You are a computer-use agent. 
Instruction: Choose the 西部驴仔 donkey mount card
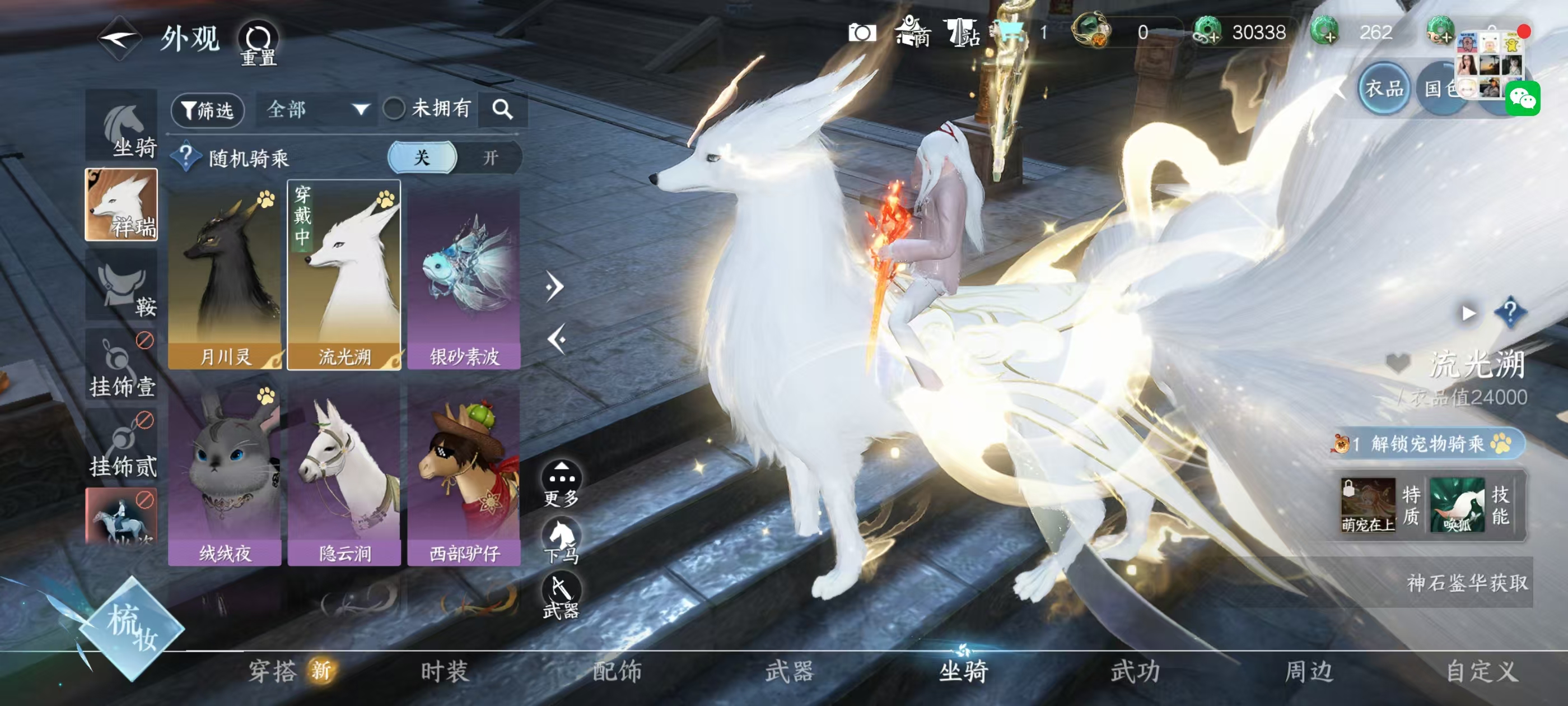pyautogui.click(x=464, y=474)
